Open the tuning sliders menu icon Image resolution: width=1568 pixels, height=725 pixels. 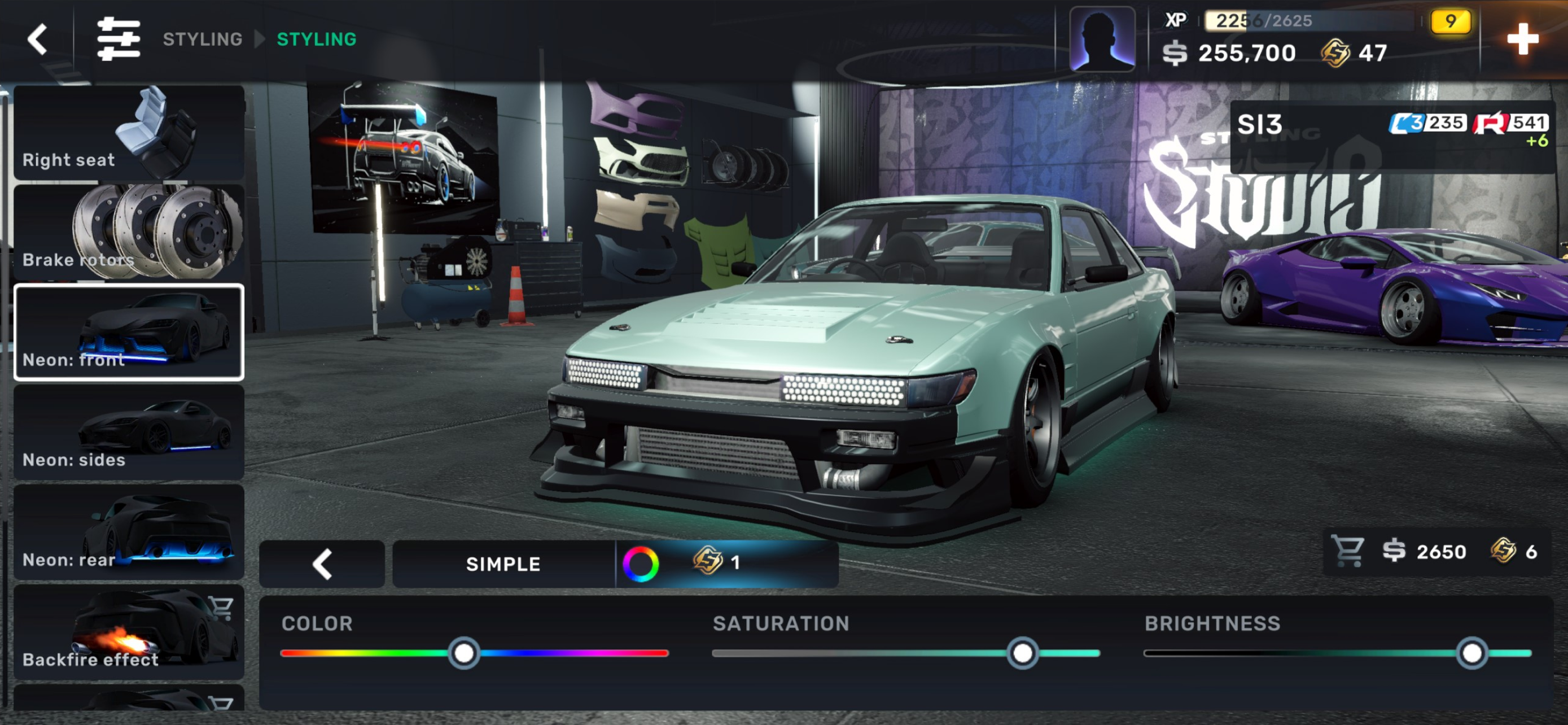[x=118, y=40]
